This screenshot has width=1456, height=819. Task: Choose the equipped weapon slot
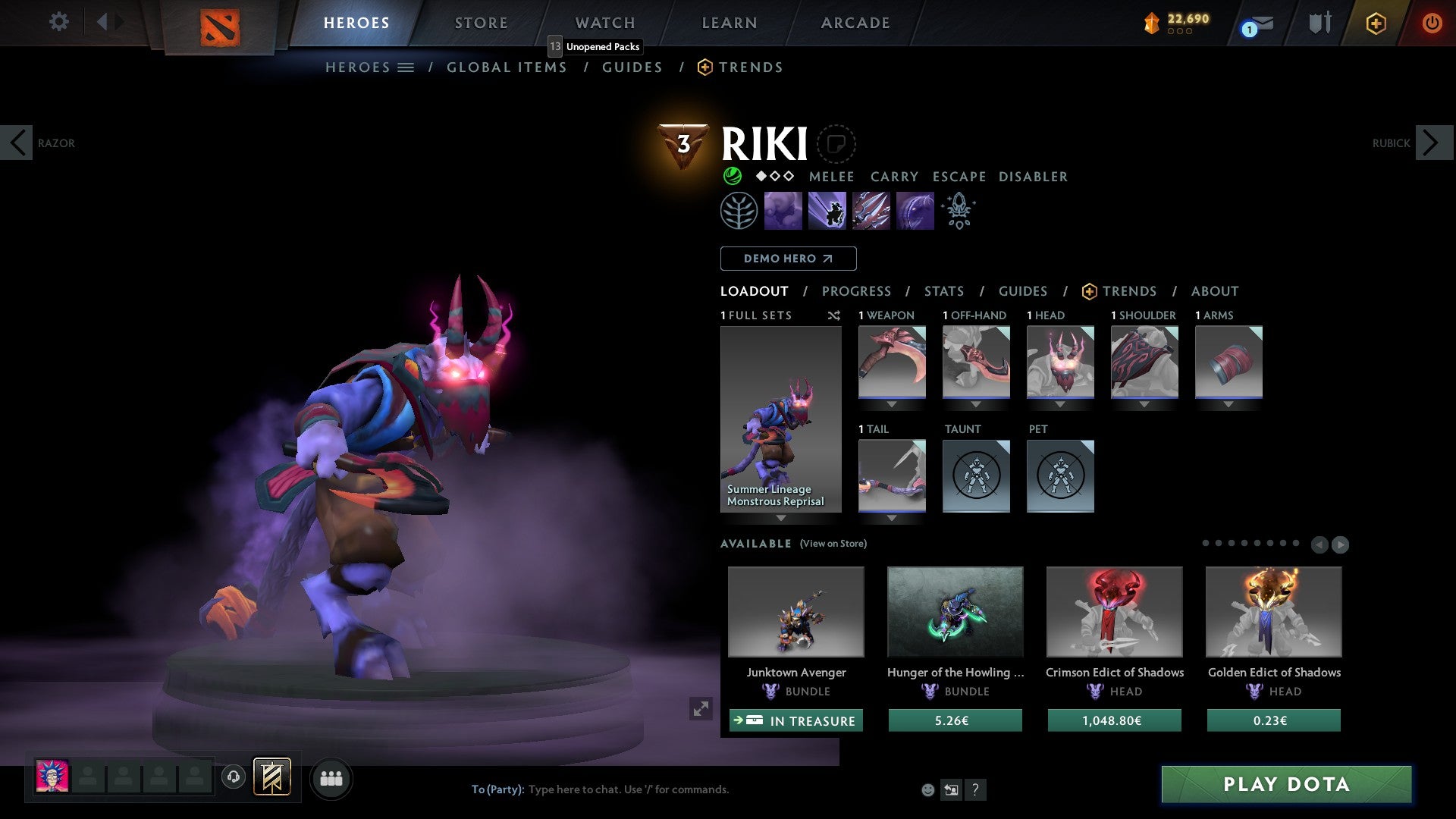pos(892,362)
